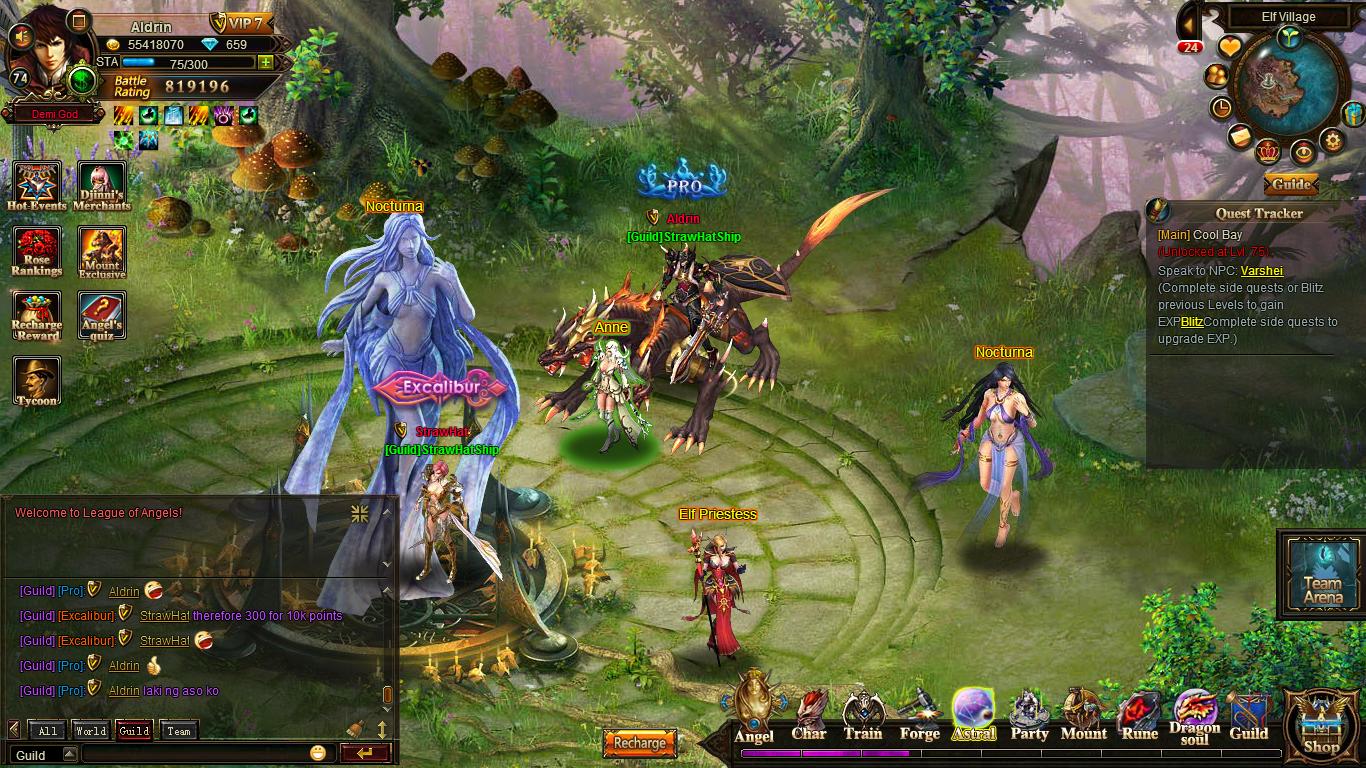Enter the Team Arena
The width and height of the screenshot is (1366, 768).
[1322, 577]
